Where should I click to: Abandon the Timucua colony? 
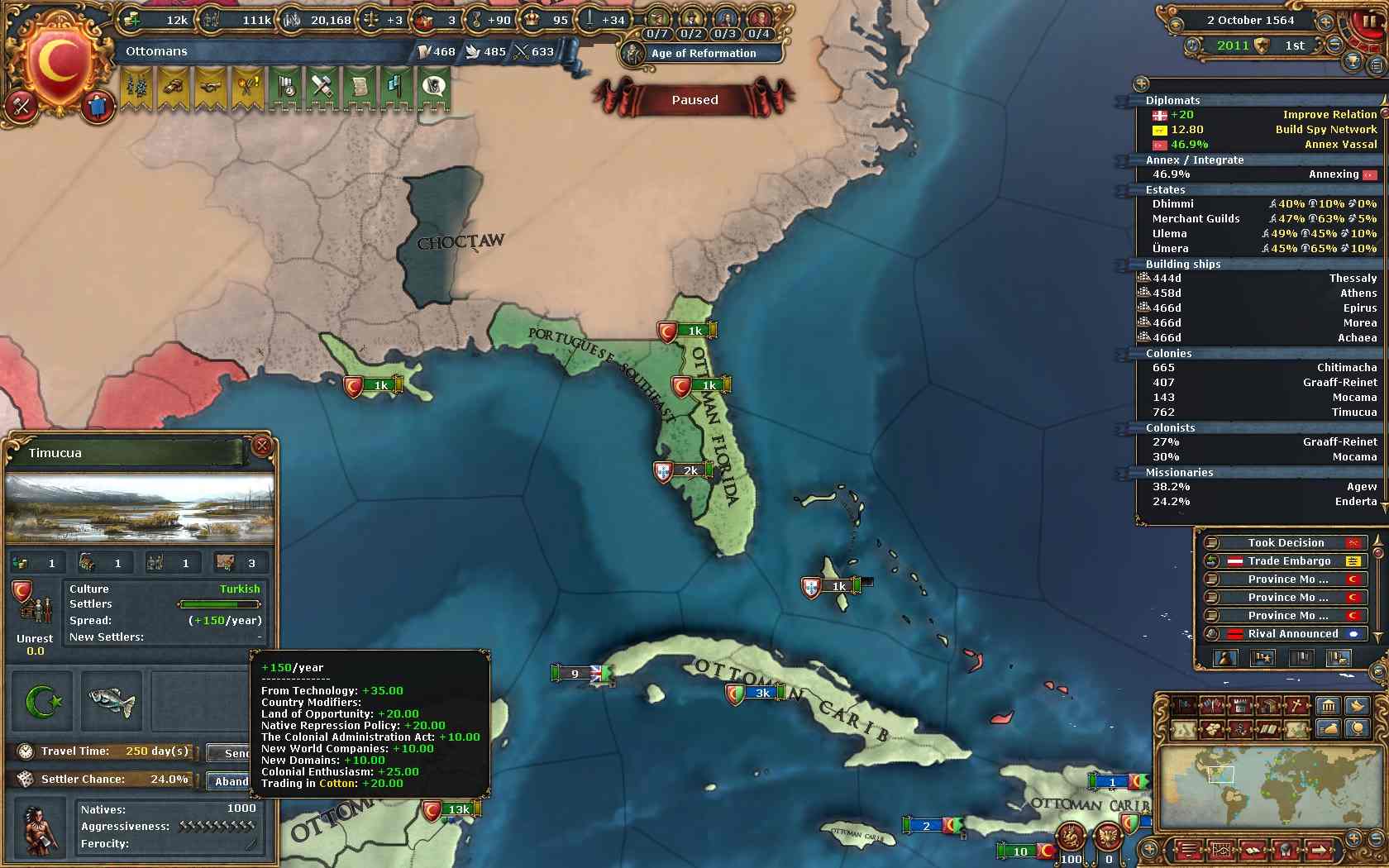pyautogui.click(x=231, y=781)
